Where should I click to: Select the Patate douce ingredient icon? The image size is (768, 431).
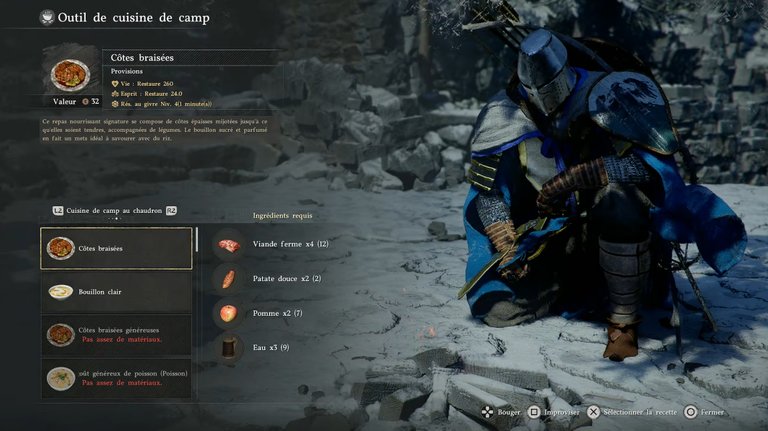[x=229, y=278]
